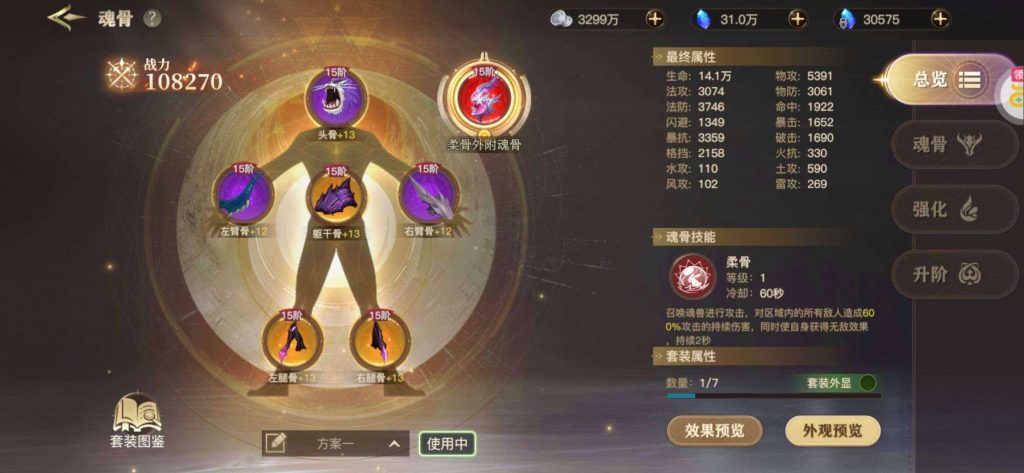
Task: Click the 外观预览 appearance preview button
Action: 833,431
